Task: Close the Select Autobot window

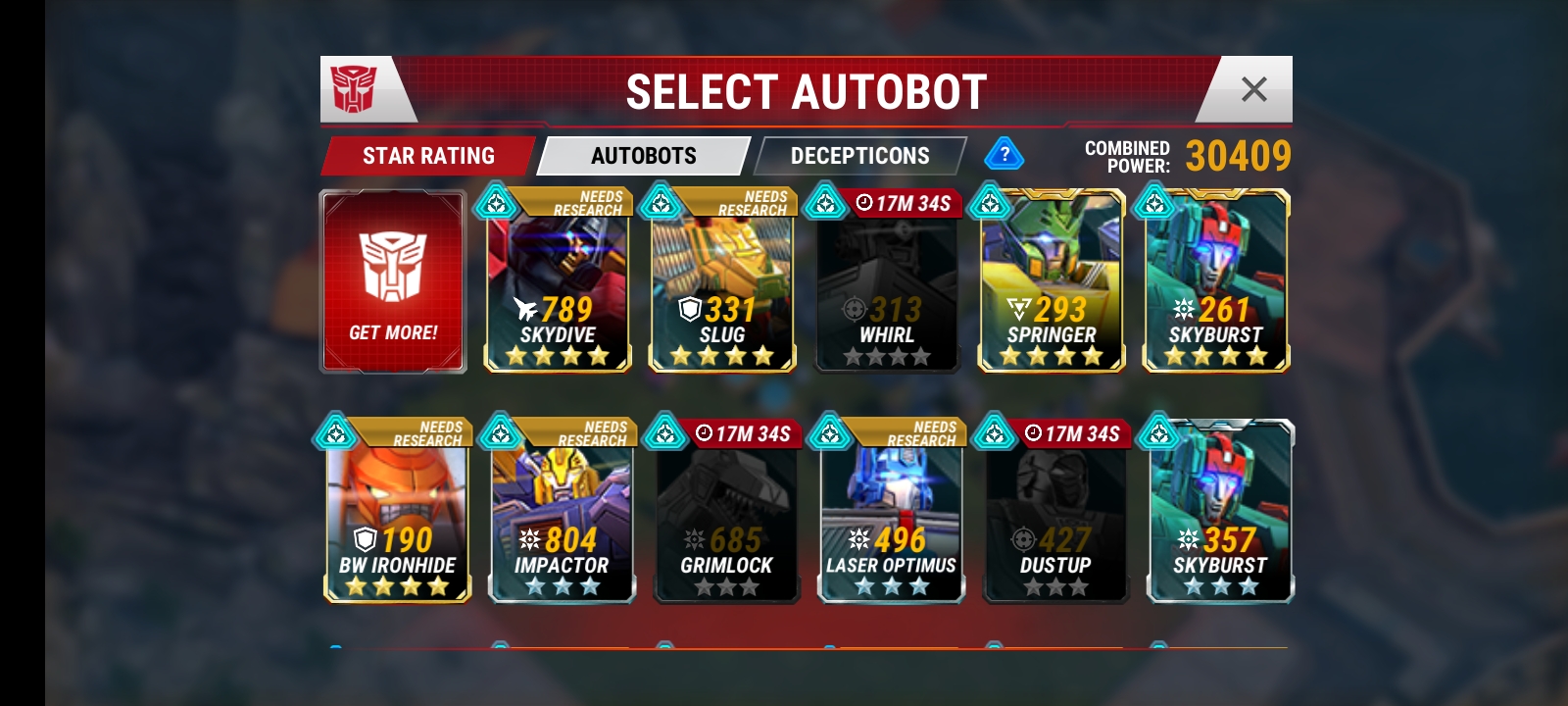Action: click(1253, 90)
